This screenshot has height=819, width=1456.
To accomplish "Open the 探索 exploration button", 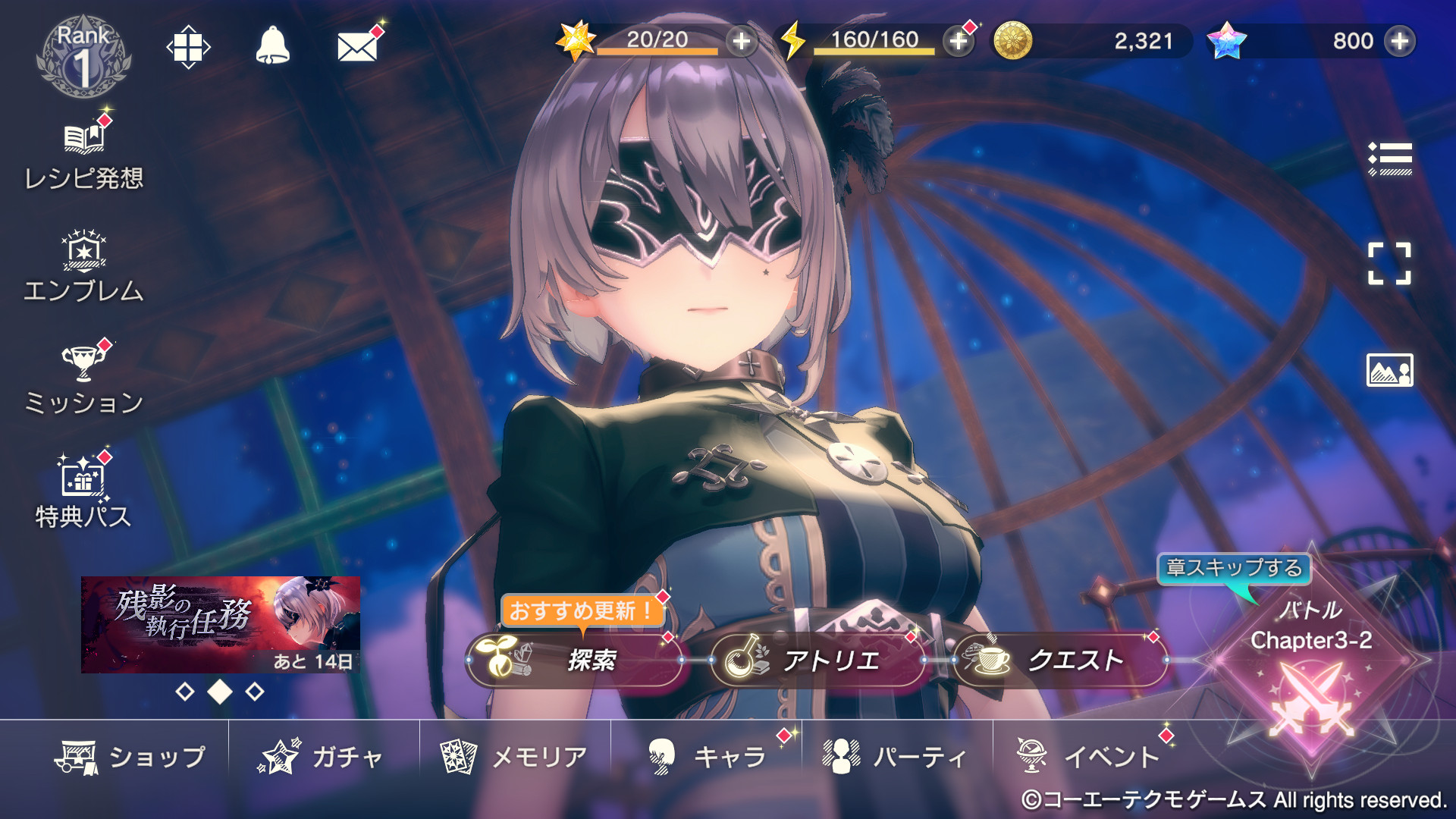I will click(x=576, y=661).
